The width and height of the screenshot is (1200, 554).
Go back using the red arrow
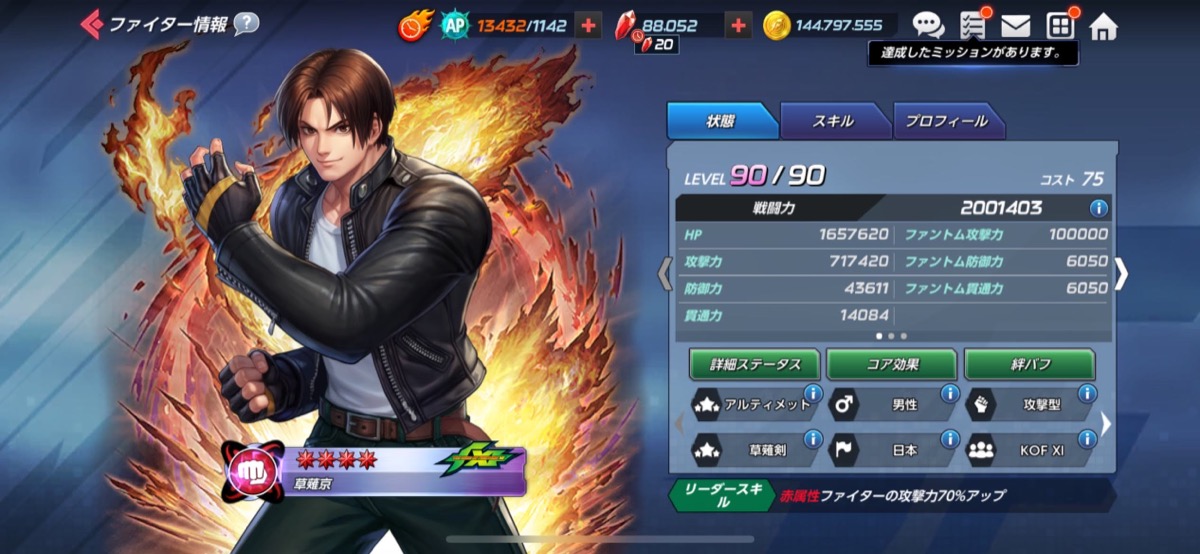(x=91, y=23)
